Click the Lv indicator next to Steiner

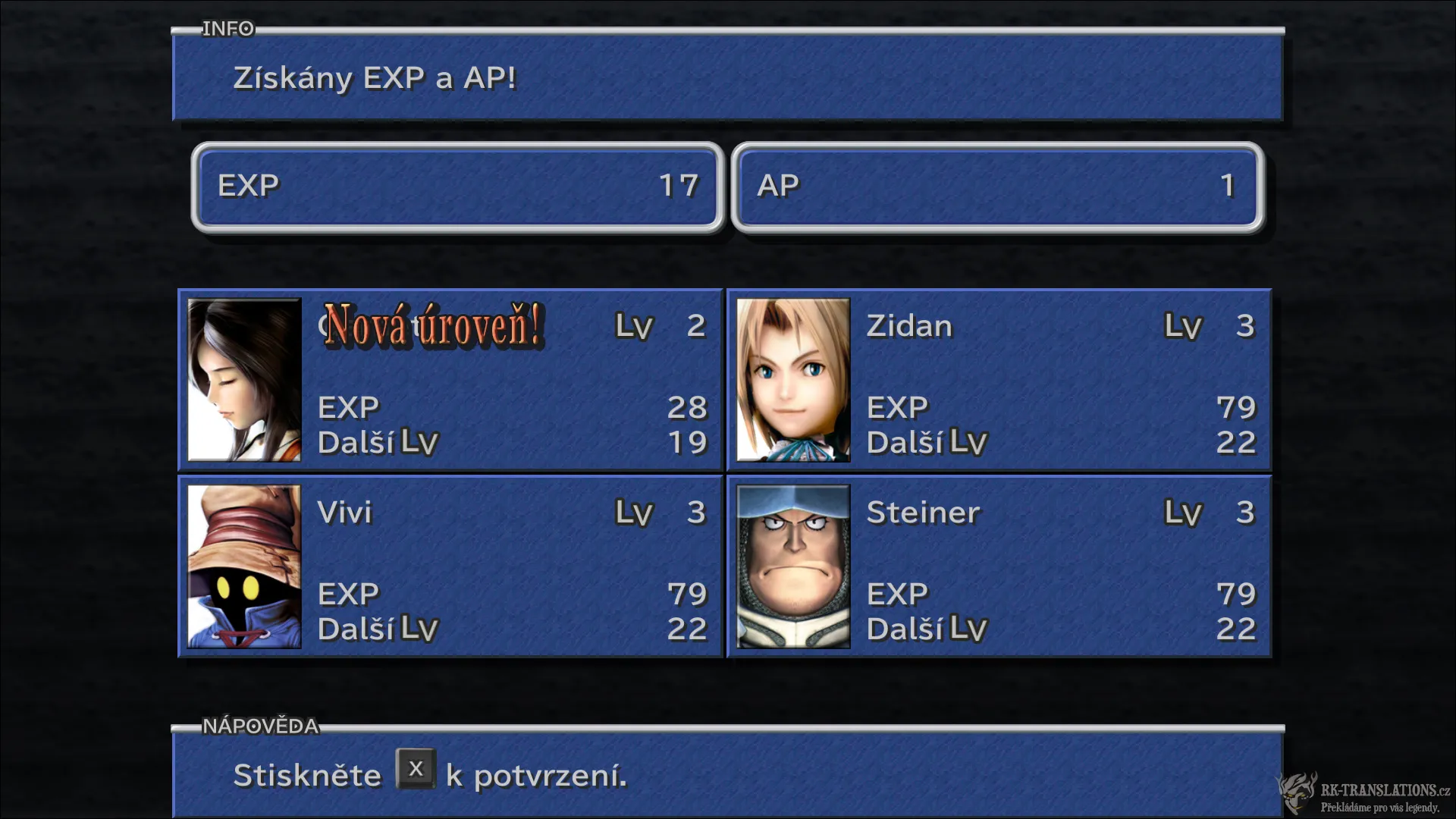click(1181, 513)
